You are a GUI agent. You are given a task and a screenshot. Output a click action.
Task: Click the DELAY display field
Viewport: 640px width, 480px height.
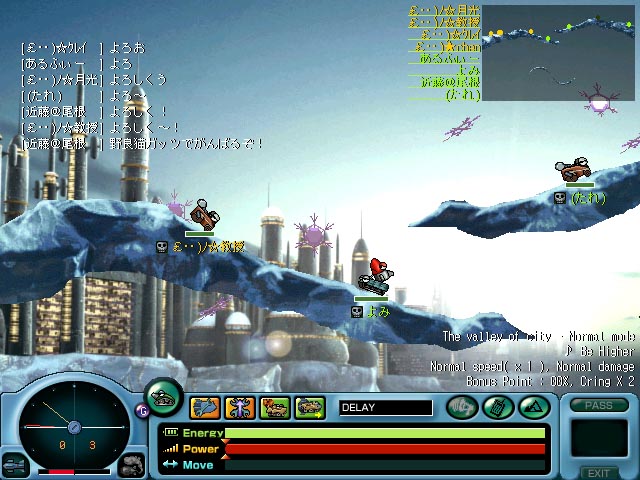[x=385, y=407]
